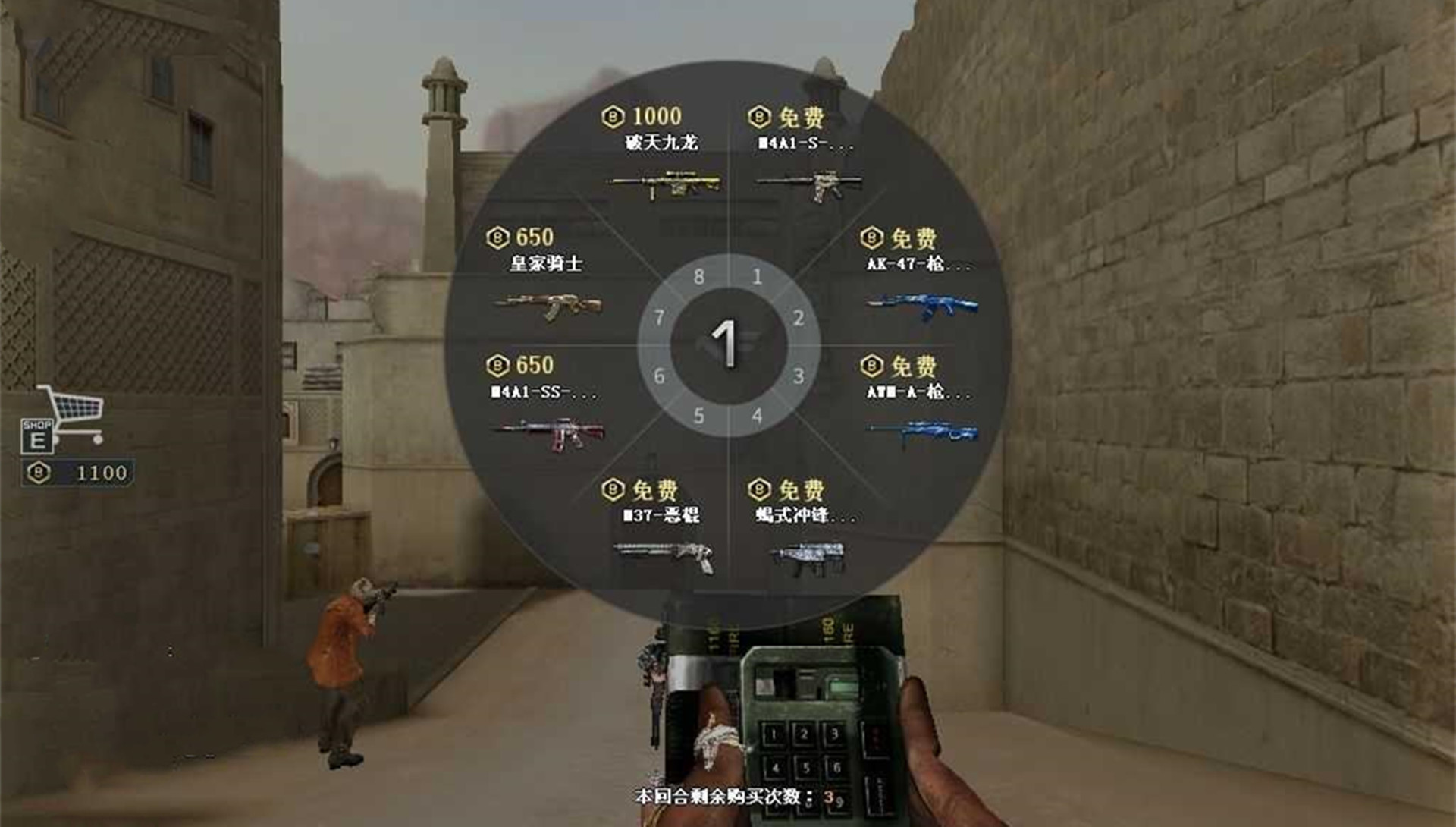Click the 免费 label above the AK-47
This screenshot has width=1456, height=827.
(908, 238)
